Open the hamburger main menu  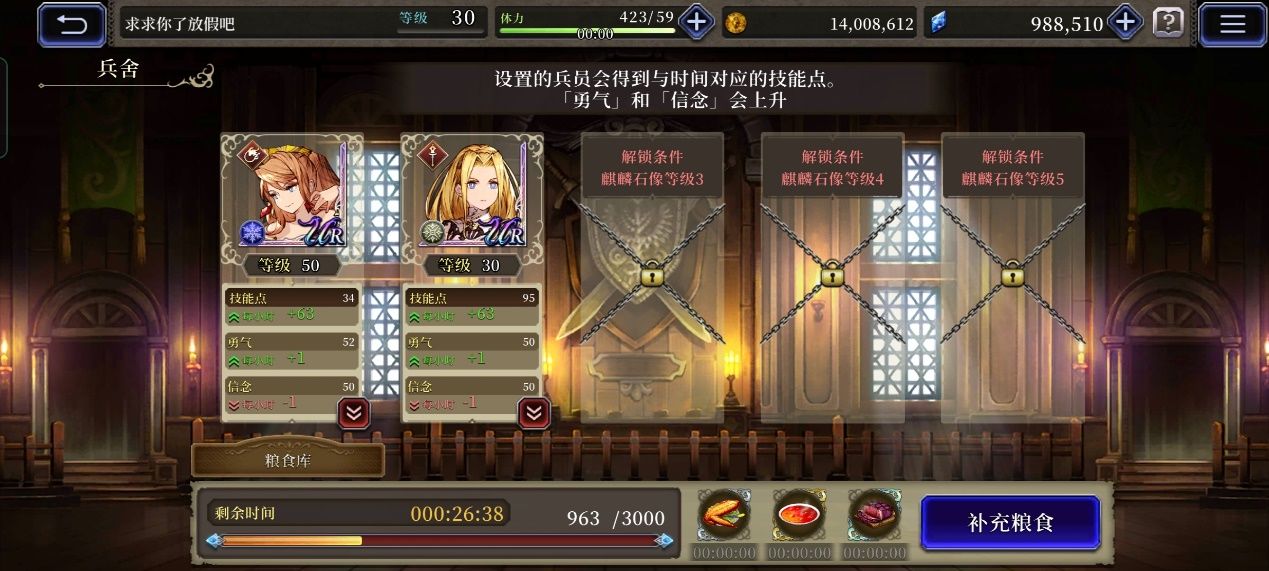[1232, 23]
